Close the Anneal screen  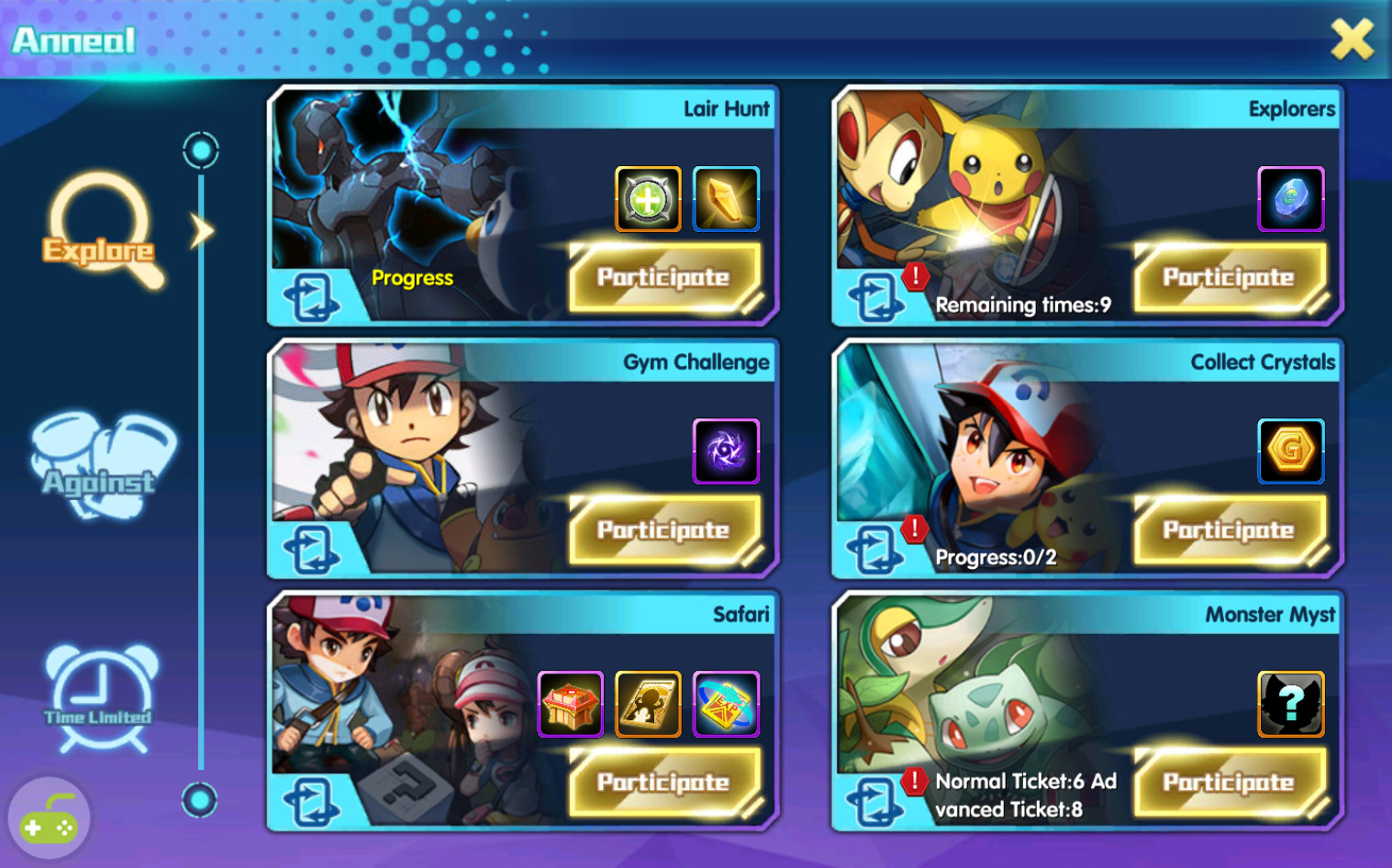pyautogui.click(x=1352, y=40)
